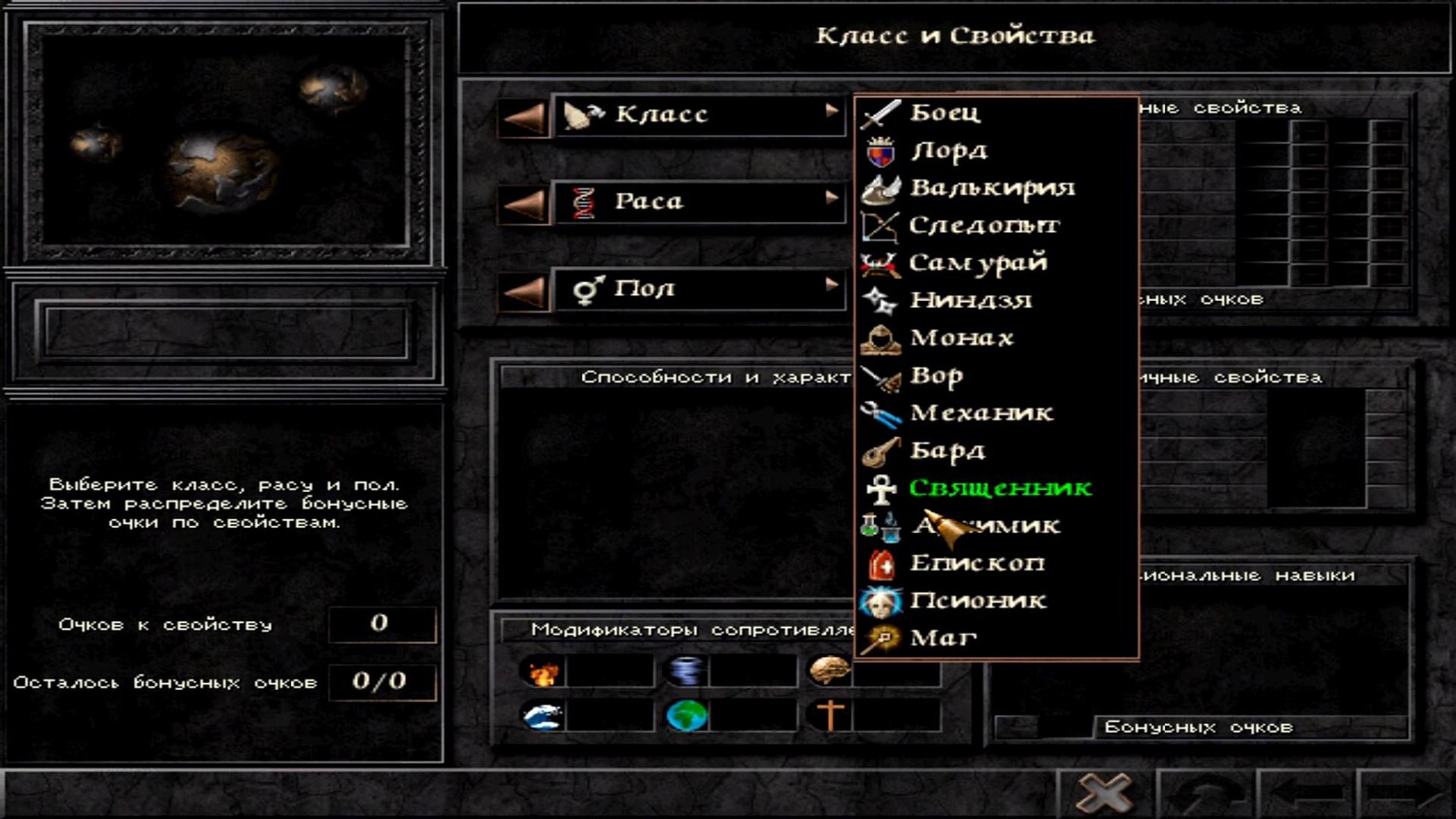The height and width of the screenshot is (819, 1456).
Task: Choose Бард in the class menu
Action: click(946, 451)
